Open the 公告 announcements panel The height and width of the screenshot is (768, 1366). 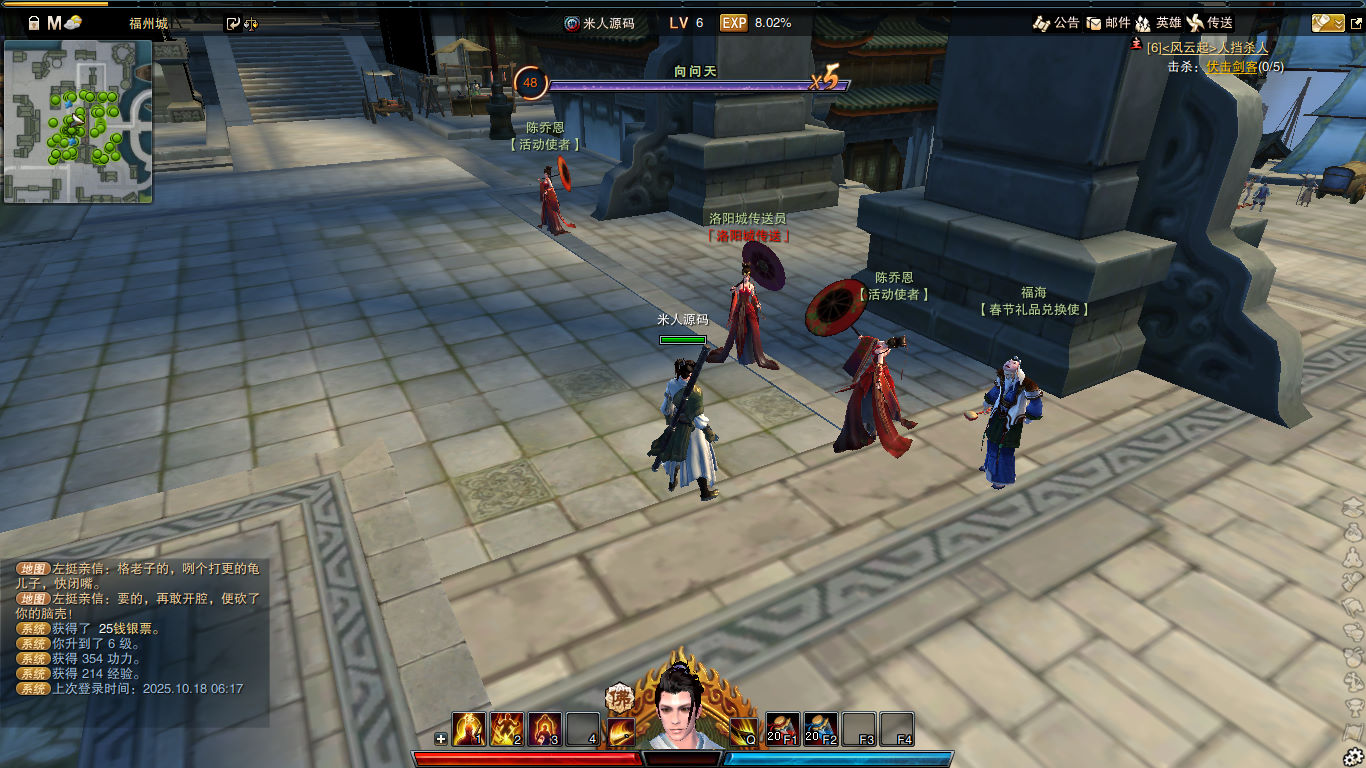click(1056, 22)
